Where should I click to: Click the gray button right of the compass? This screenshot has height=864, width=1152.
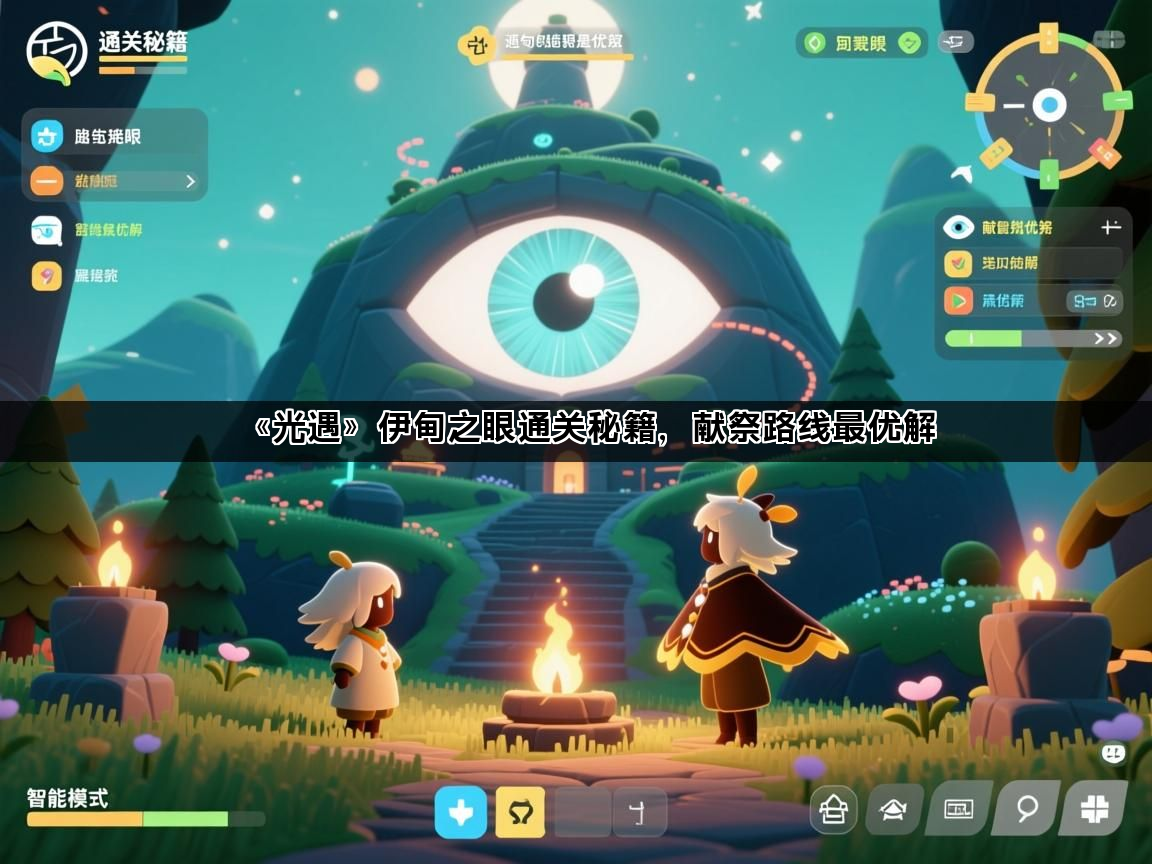[1108, 40]
